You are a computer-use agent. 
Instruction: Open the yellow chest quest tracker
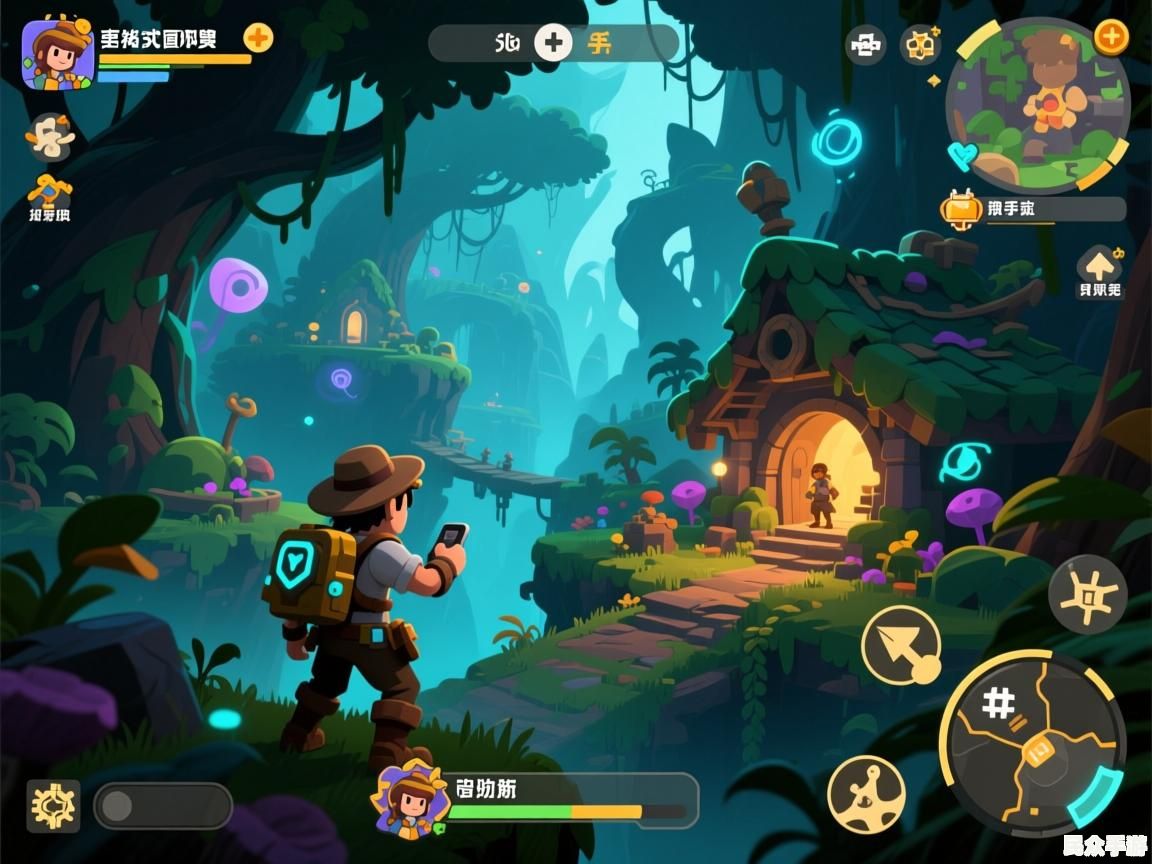962,209
